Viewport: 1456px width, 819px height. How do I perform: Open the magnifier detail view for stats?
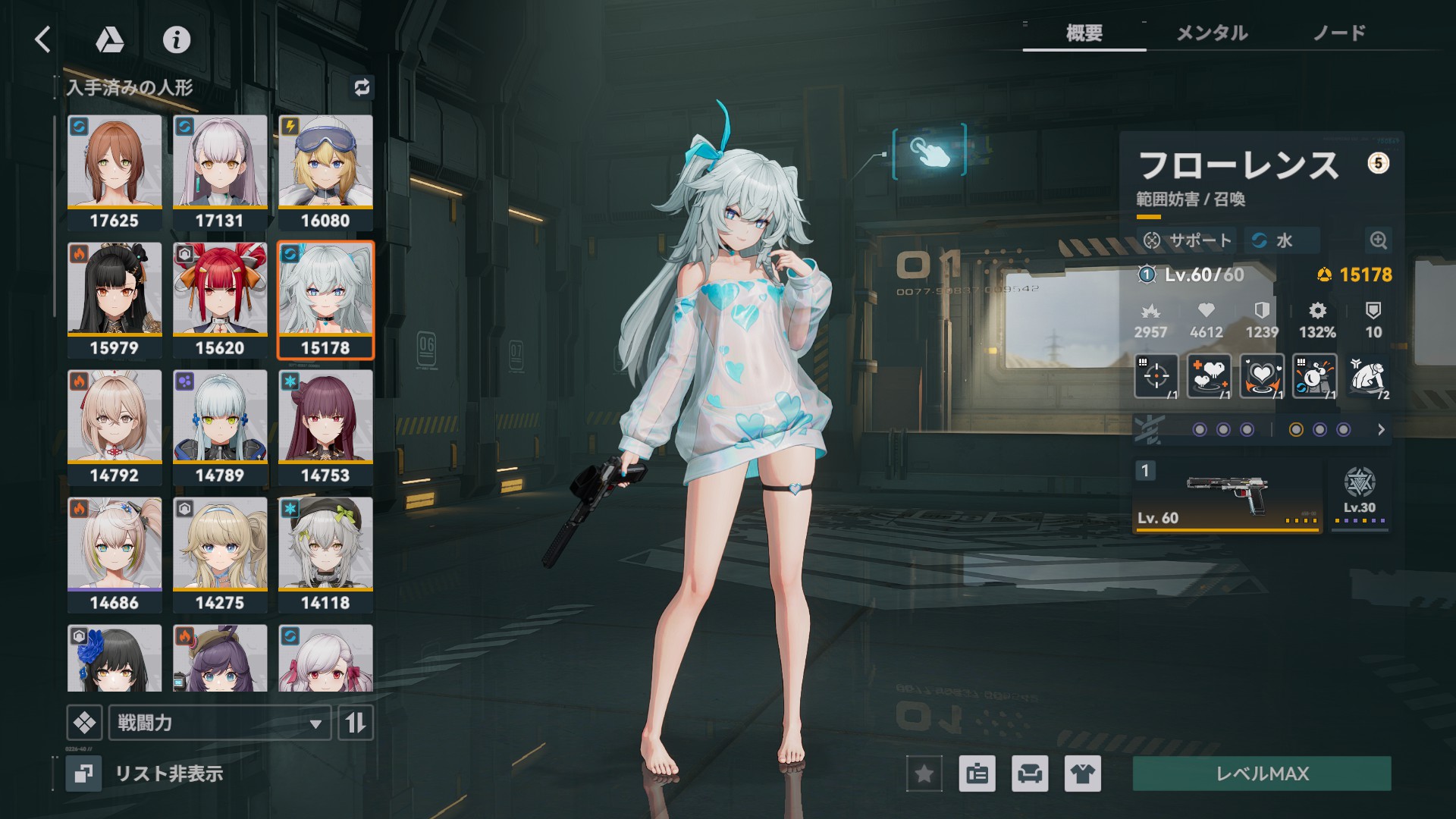point(1378,240)
